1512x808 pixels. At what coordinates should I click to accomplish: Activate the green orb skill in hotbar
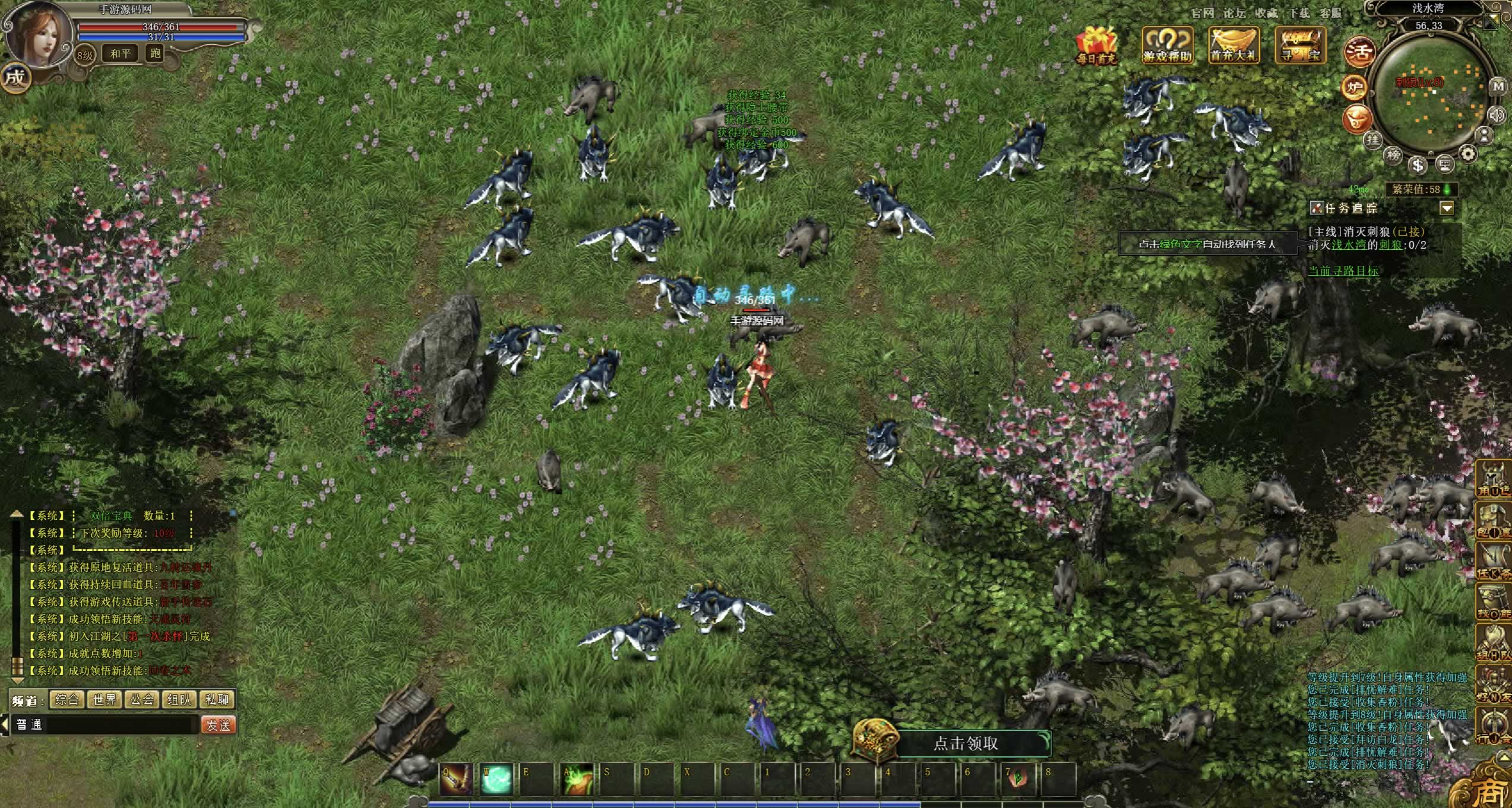coord(496,780)
